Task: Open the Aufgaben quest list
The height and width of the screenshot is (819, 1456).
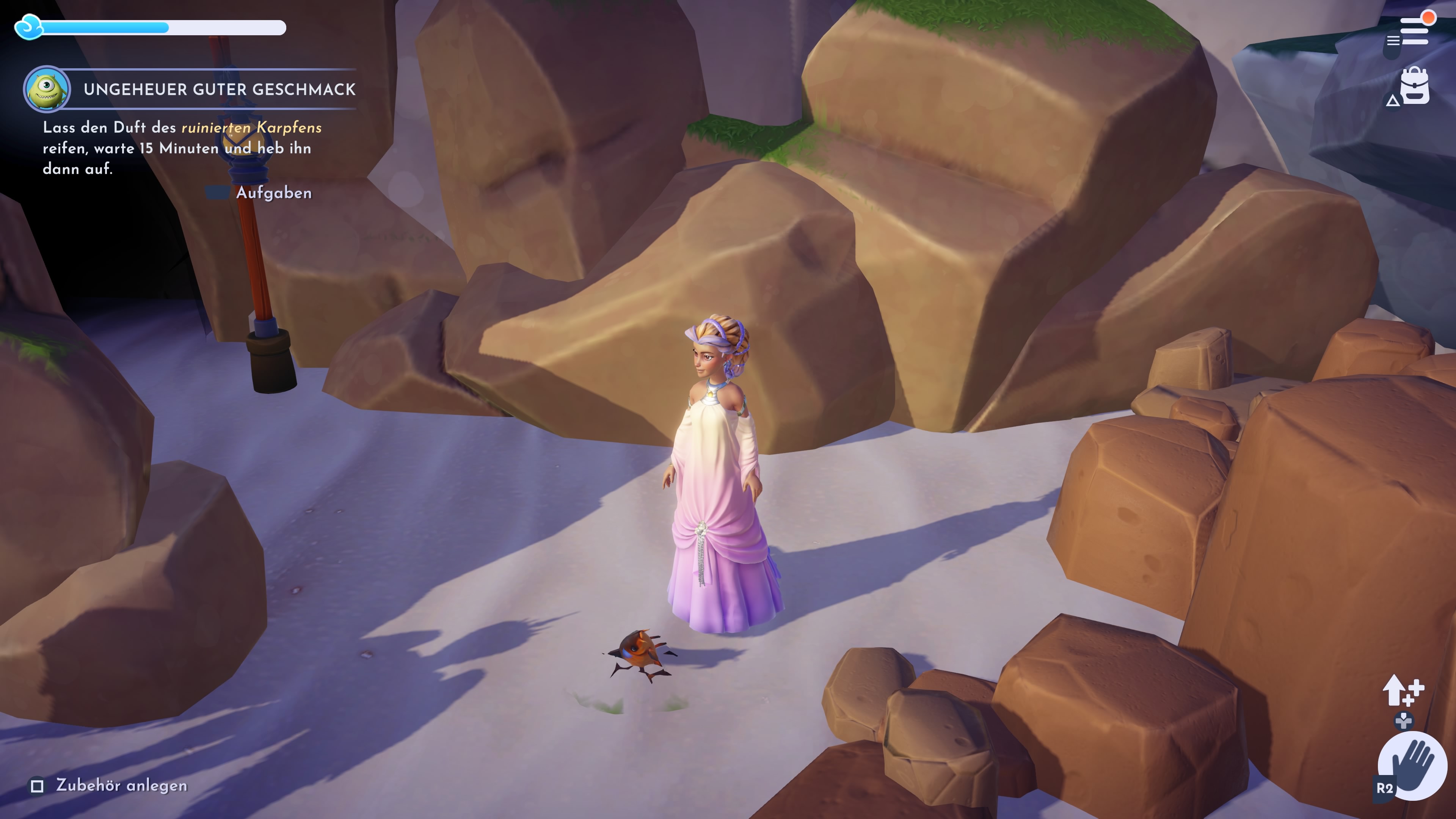Action: click(x=273, y=193)
